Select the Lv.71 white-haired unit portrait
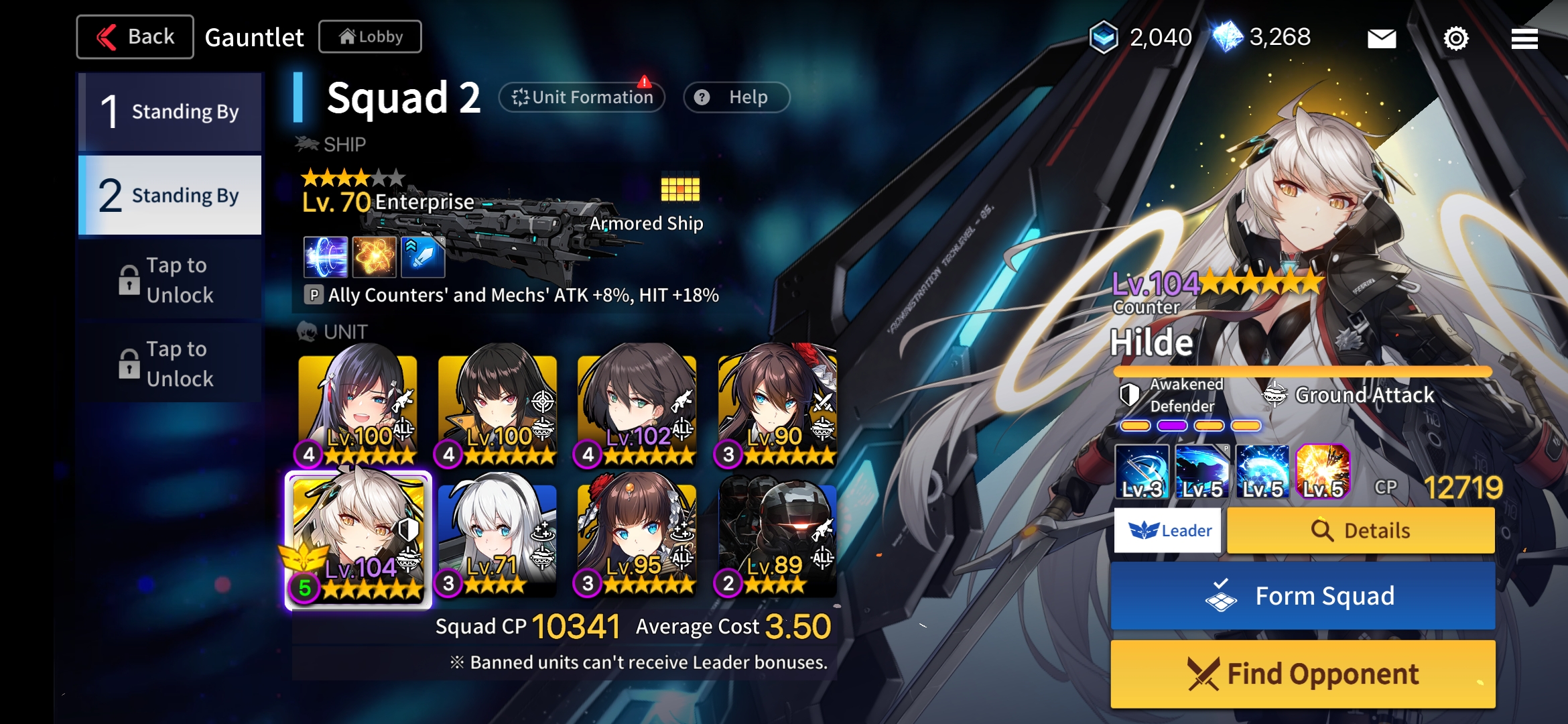 click(x=497, y=536)
